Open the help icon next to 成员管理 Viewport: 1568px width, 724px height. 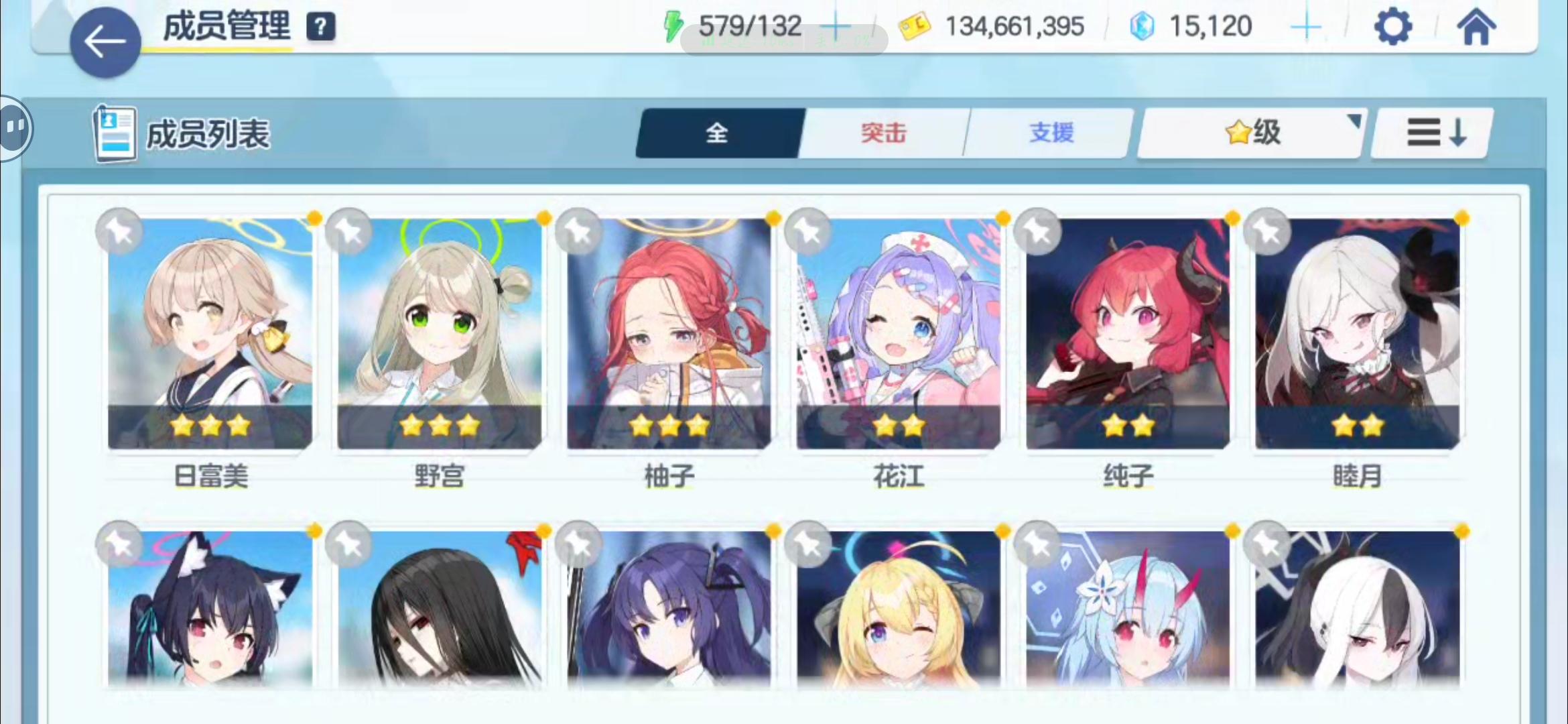tap(321, 27)
